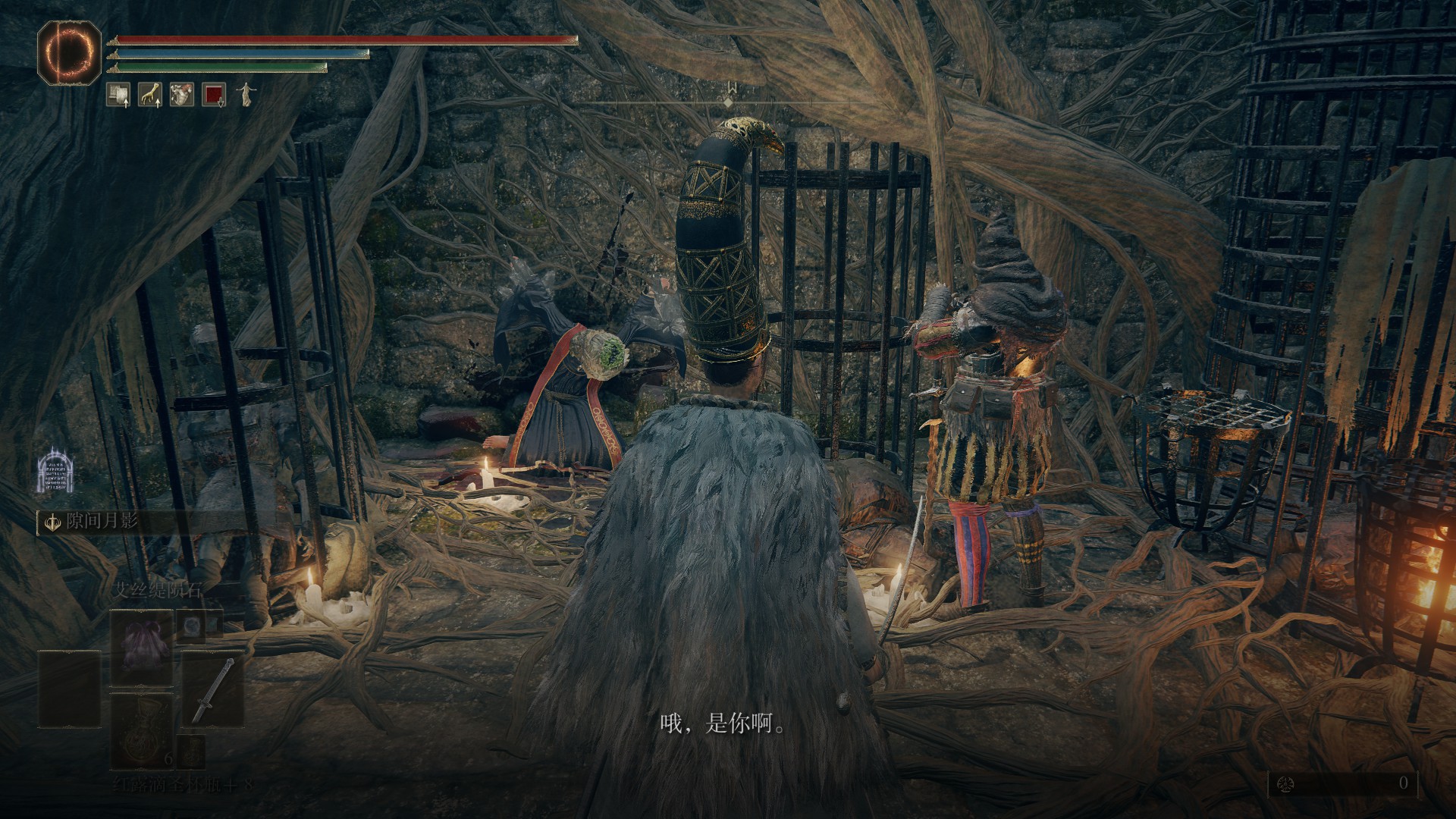Select the red square debuff icon
The width and height of the screenshot is (1456, 819).
[214, 94]
